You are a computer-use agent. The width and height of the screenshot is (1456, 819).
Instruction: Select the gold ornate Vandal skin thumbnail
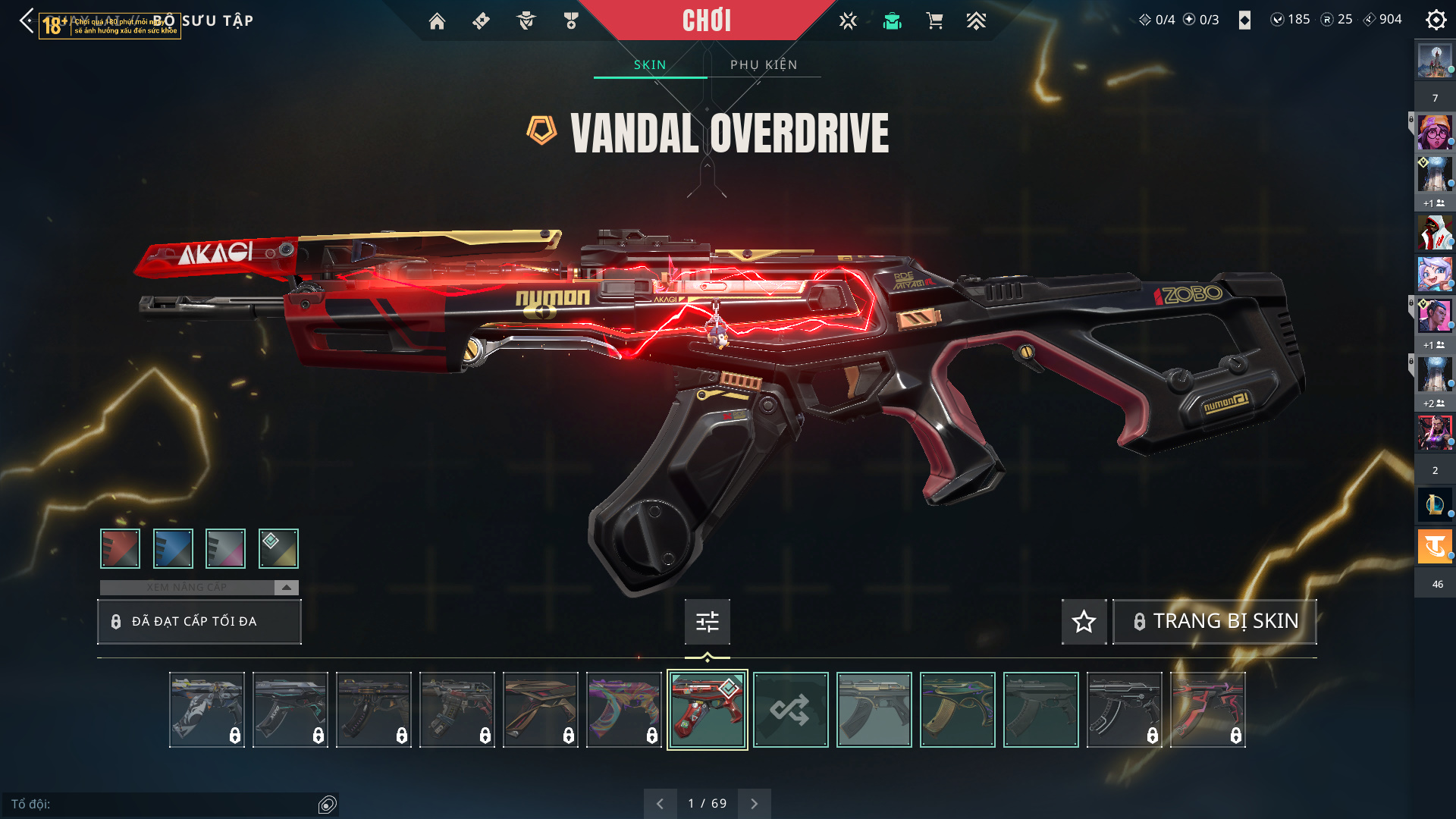[x=957, y=710]
